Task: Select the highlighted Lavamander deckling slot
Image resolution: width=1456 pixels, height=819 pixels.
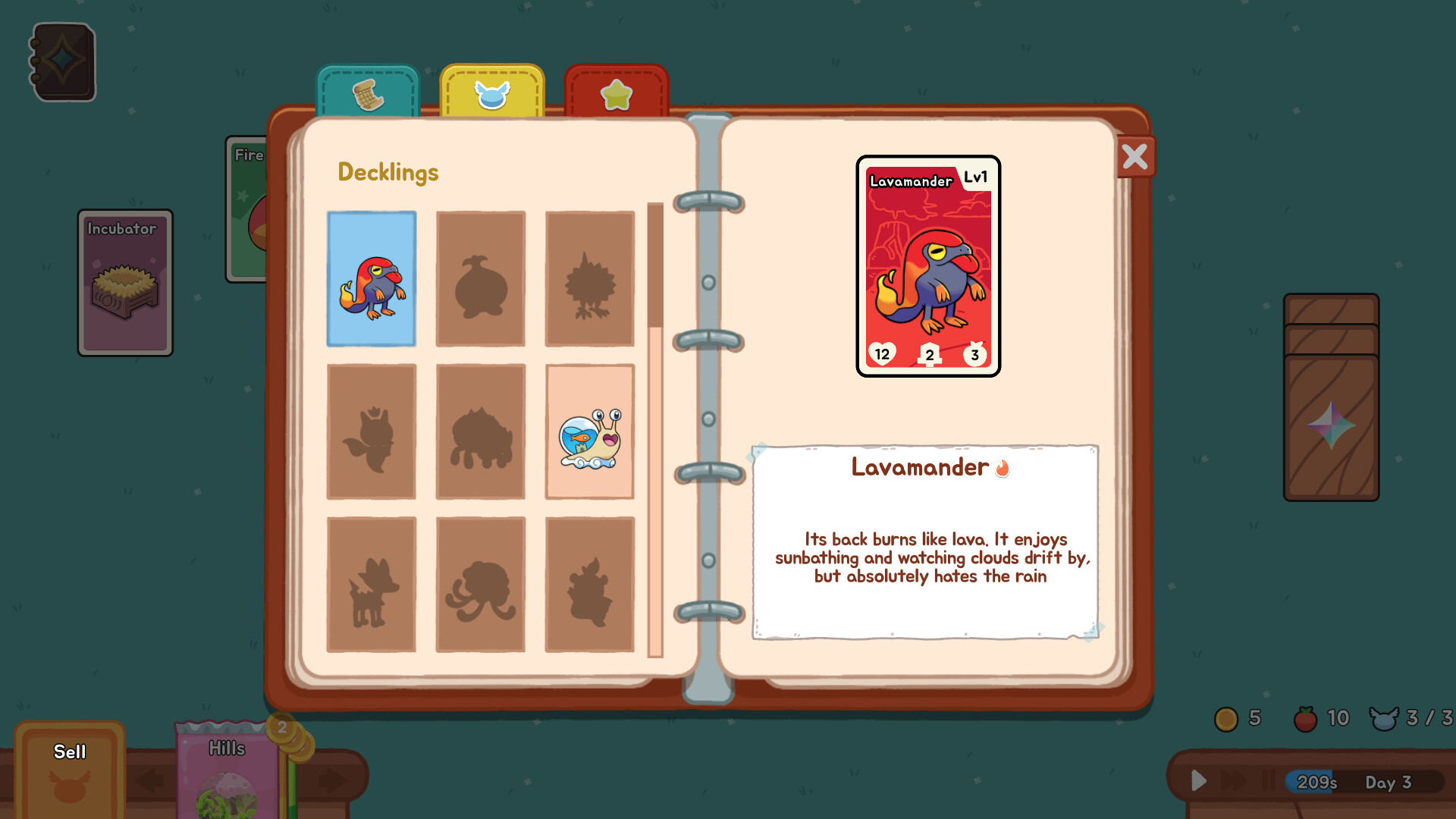Action: coord(371,278)
